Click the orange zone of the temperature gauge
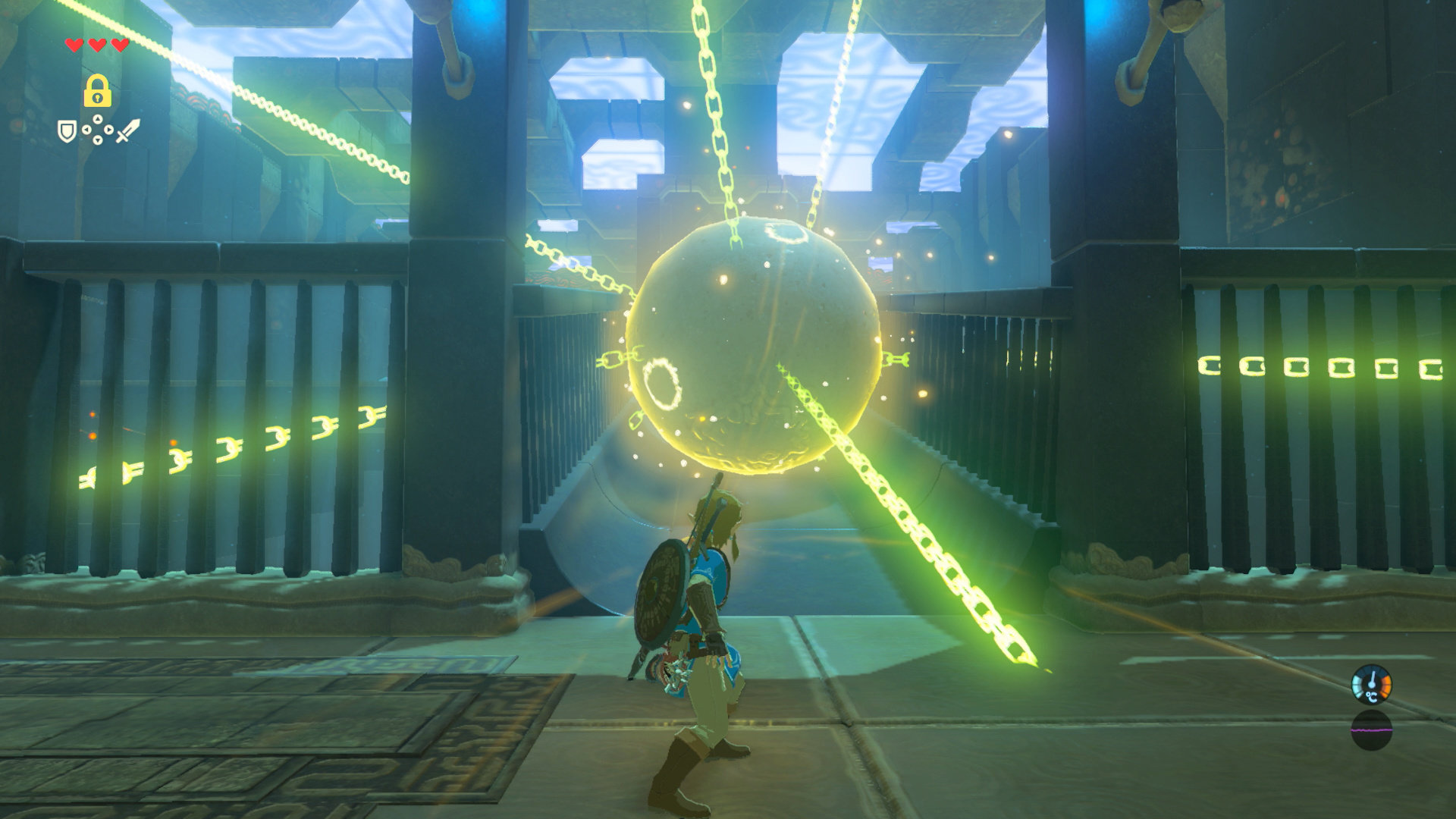Viewport: 1456px width, 819px height. 1386,682
